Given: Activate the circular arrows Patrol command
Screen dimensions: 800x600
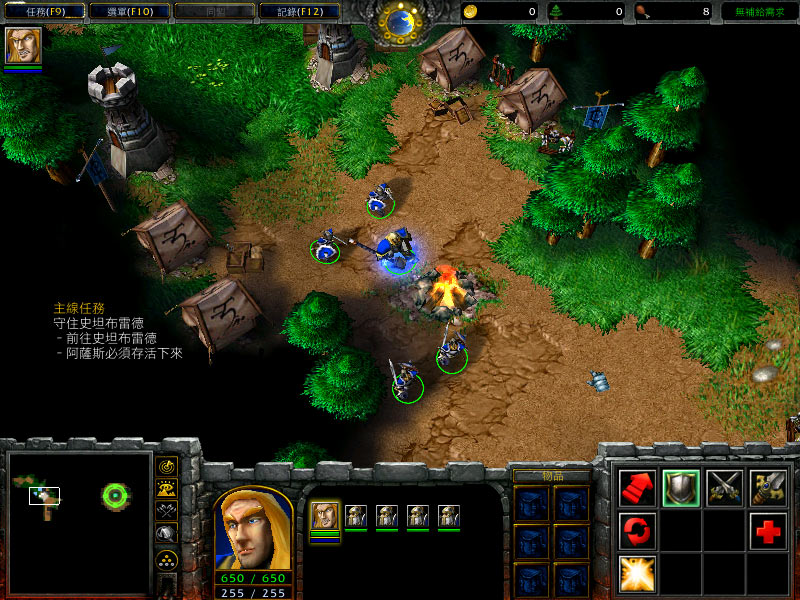Looking at the screenshot, I should coord(638,530).
